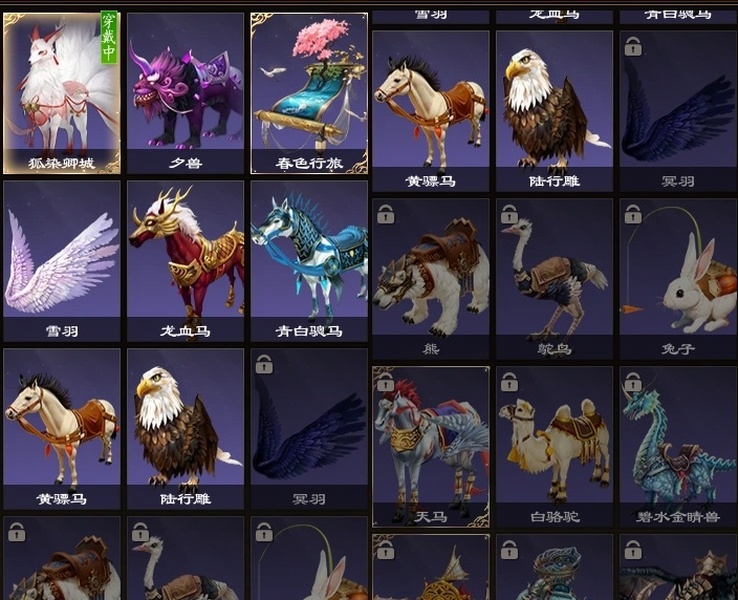Pick the 春色行旅 flying scroll mount
This screenshot has width=738, height=600.
[309, 92]
